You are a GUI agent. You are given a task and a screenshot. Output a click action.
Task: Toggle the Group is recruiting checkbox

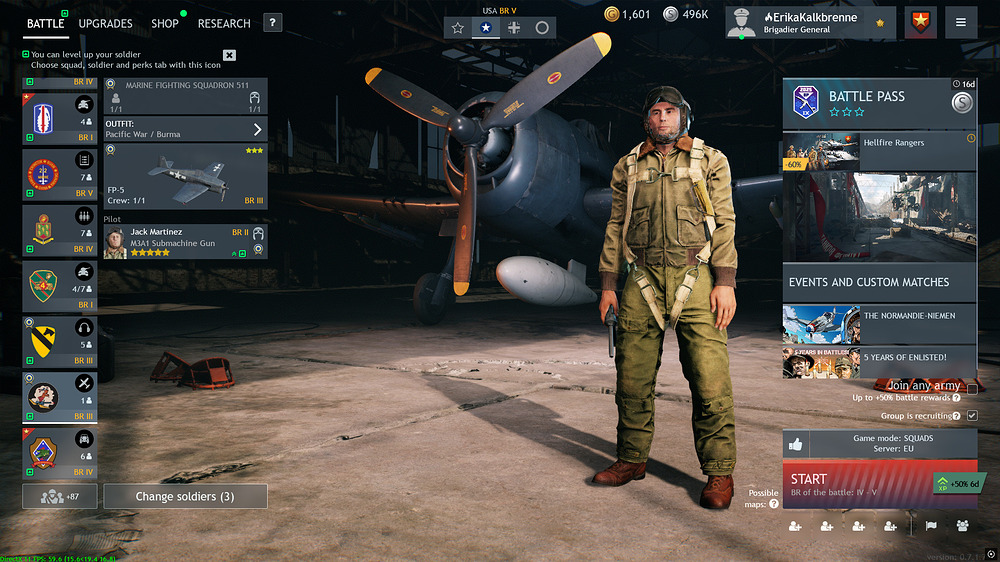tap(972, 415)
